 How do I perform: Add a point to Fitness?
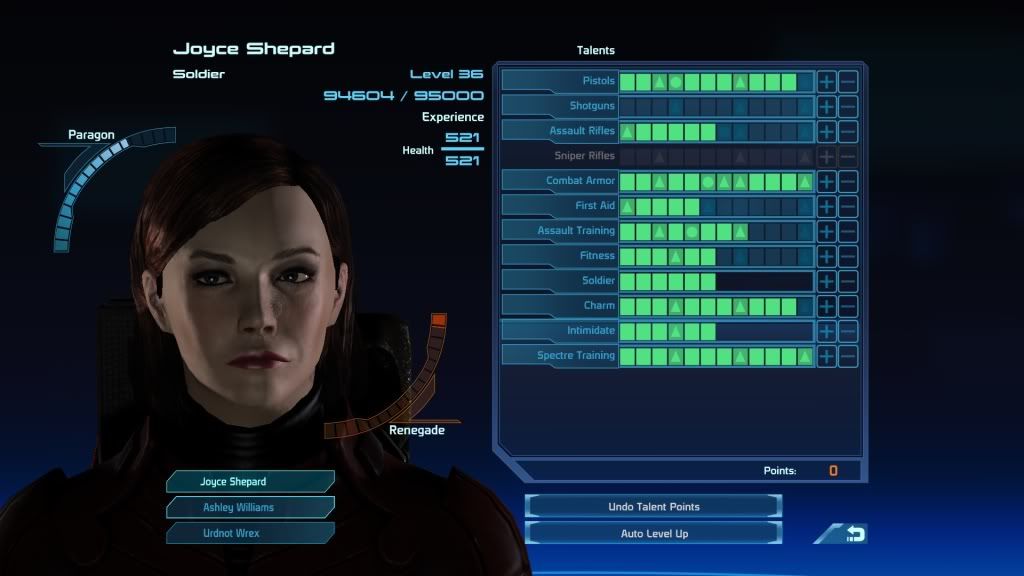click(x=827, y=256)
